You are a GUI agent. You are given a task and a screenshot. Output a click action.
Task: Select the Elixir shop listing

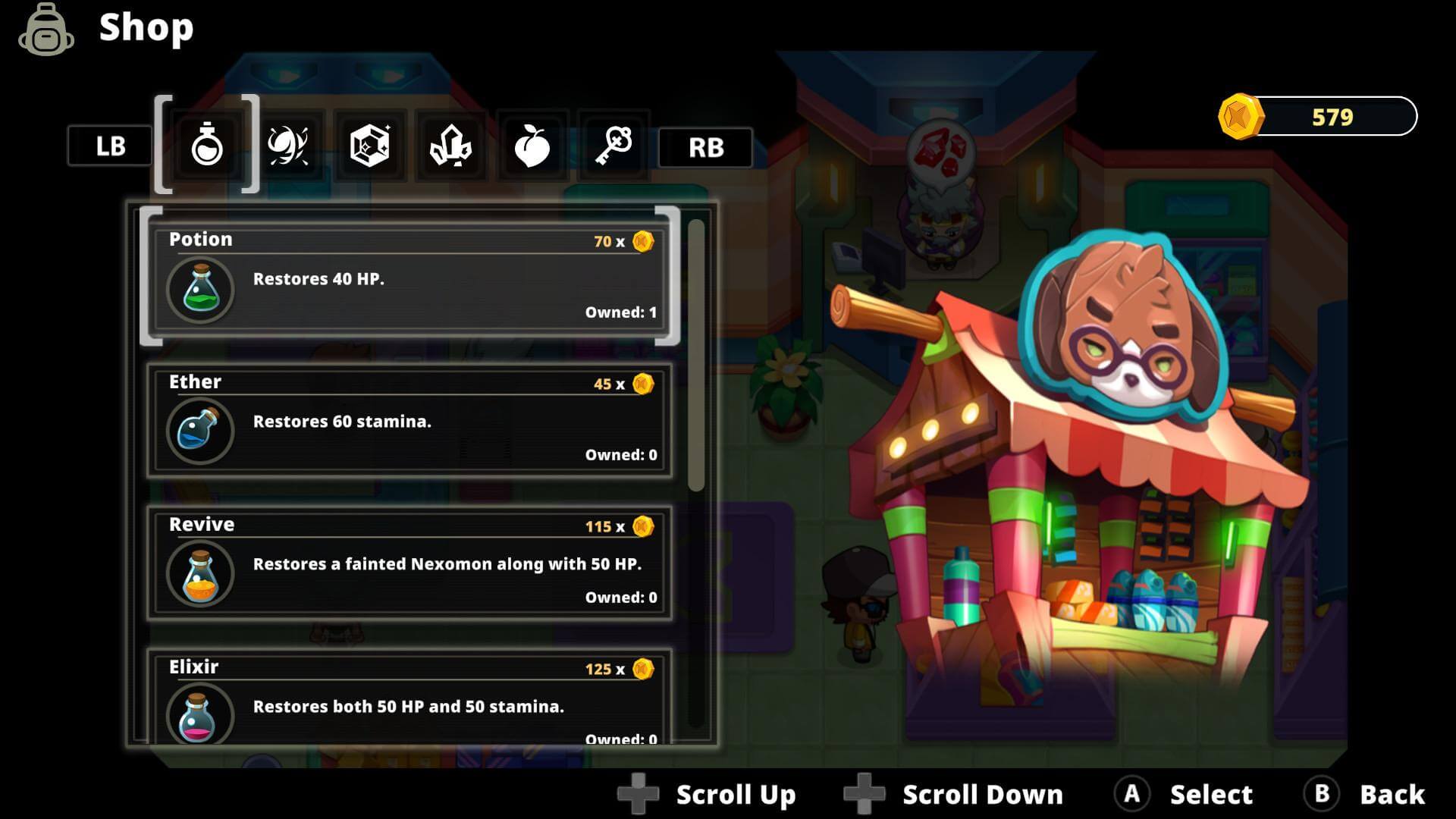[409, 698]
